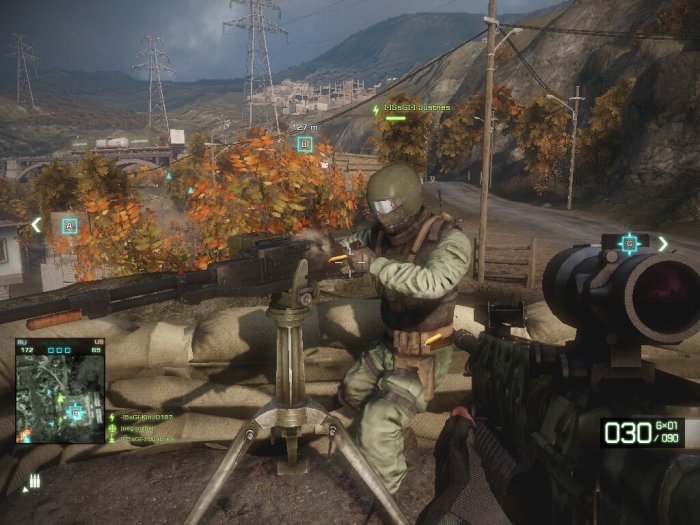Select the objective C flag marker
Screen dimensions: 700x525
click(628, 243)
